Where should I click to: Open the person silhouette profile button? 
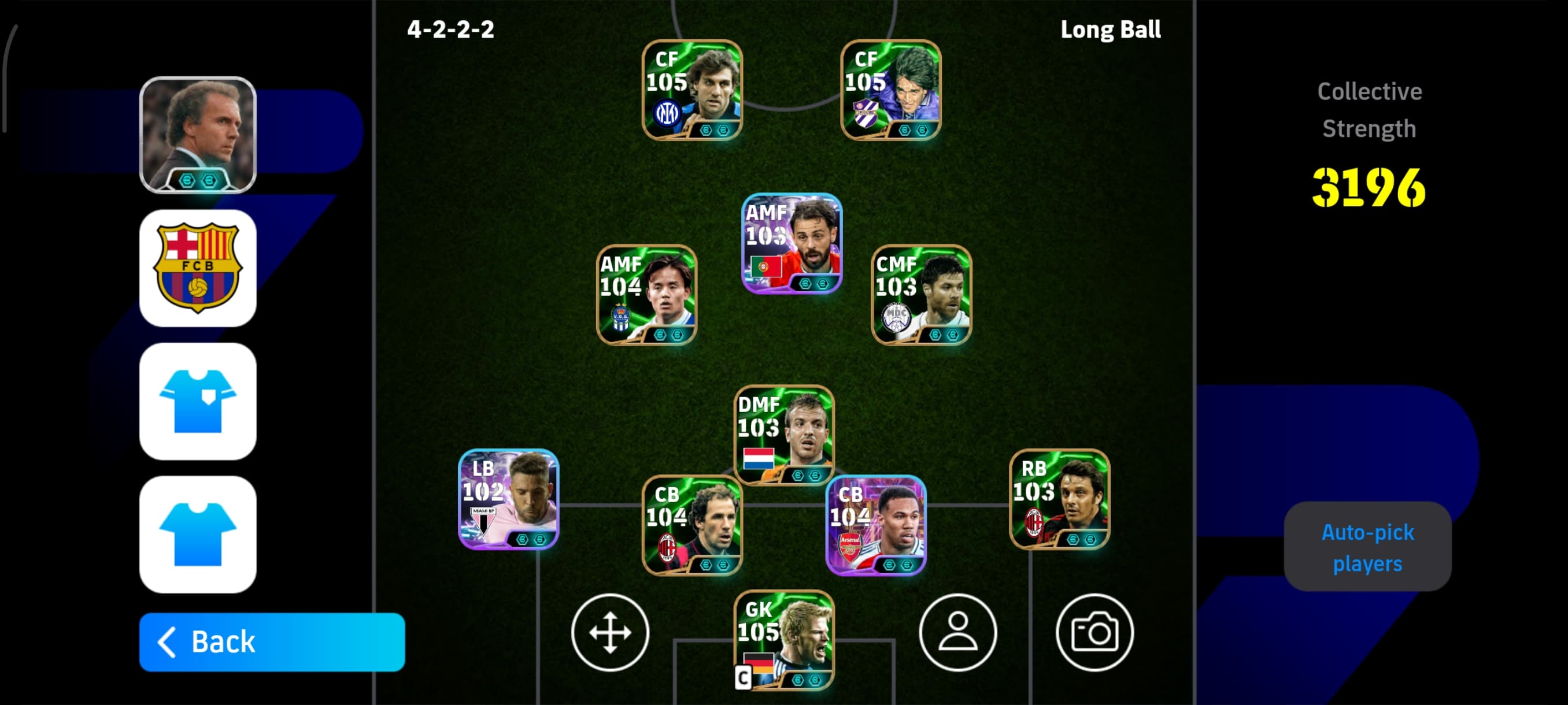pyautogui.click(x=957, y=632)
